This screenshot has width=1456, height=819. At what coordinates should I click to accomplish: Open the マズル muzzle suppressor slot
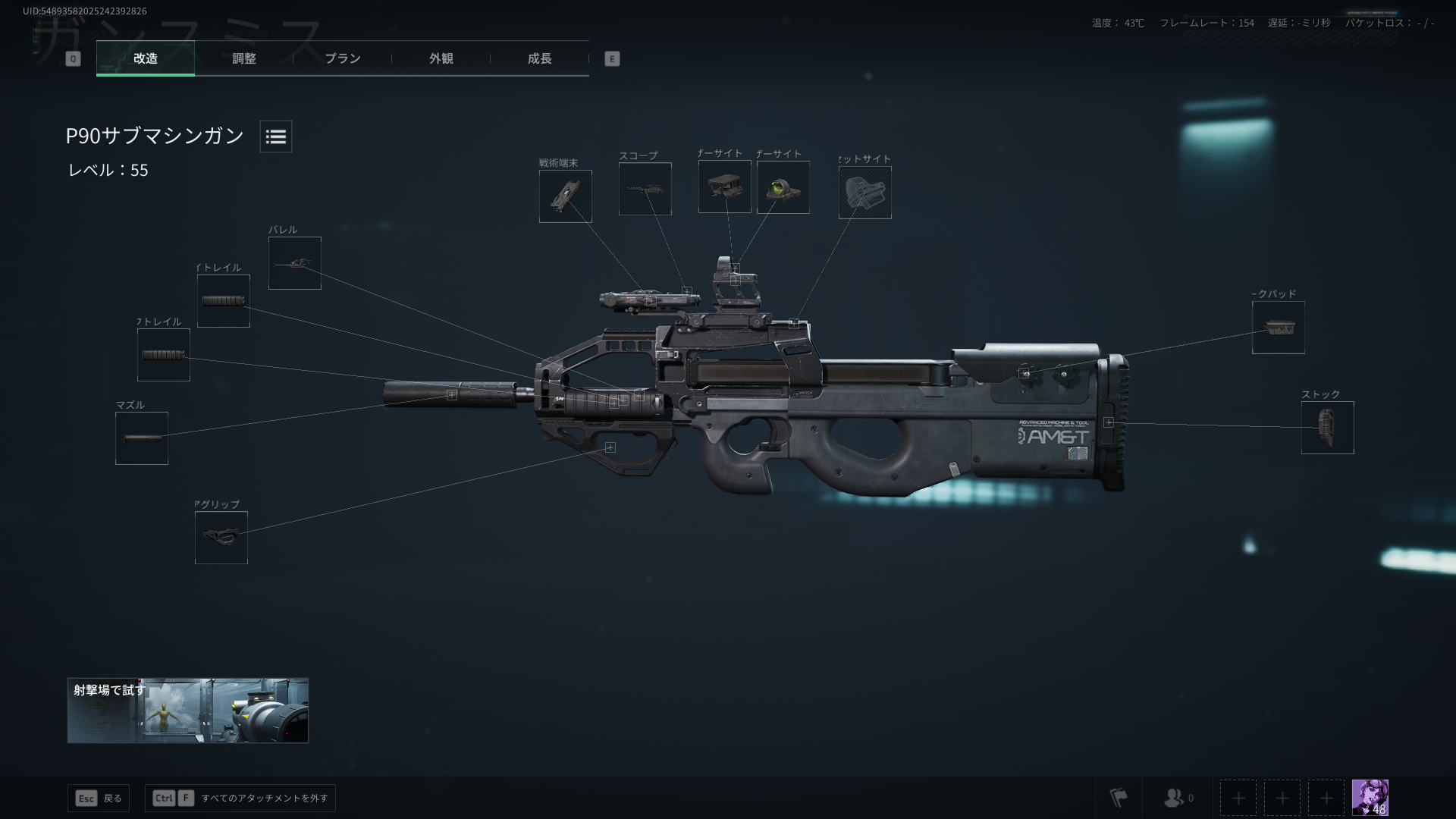pyautogui.click(x=143, y=438)
